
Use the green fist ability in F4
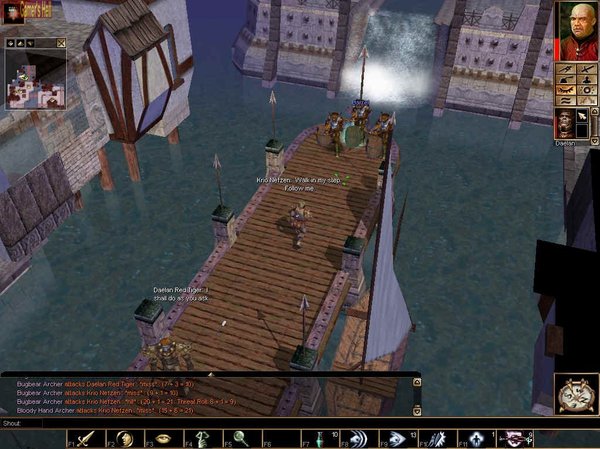pos(203,438)
